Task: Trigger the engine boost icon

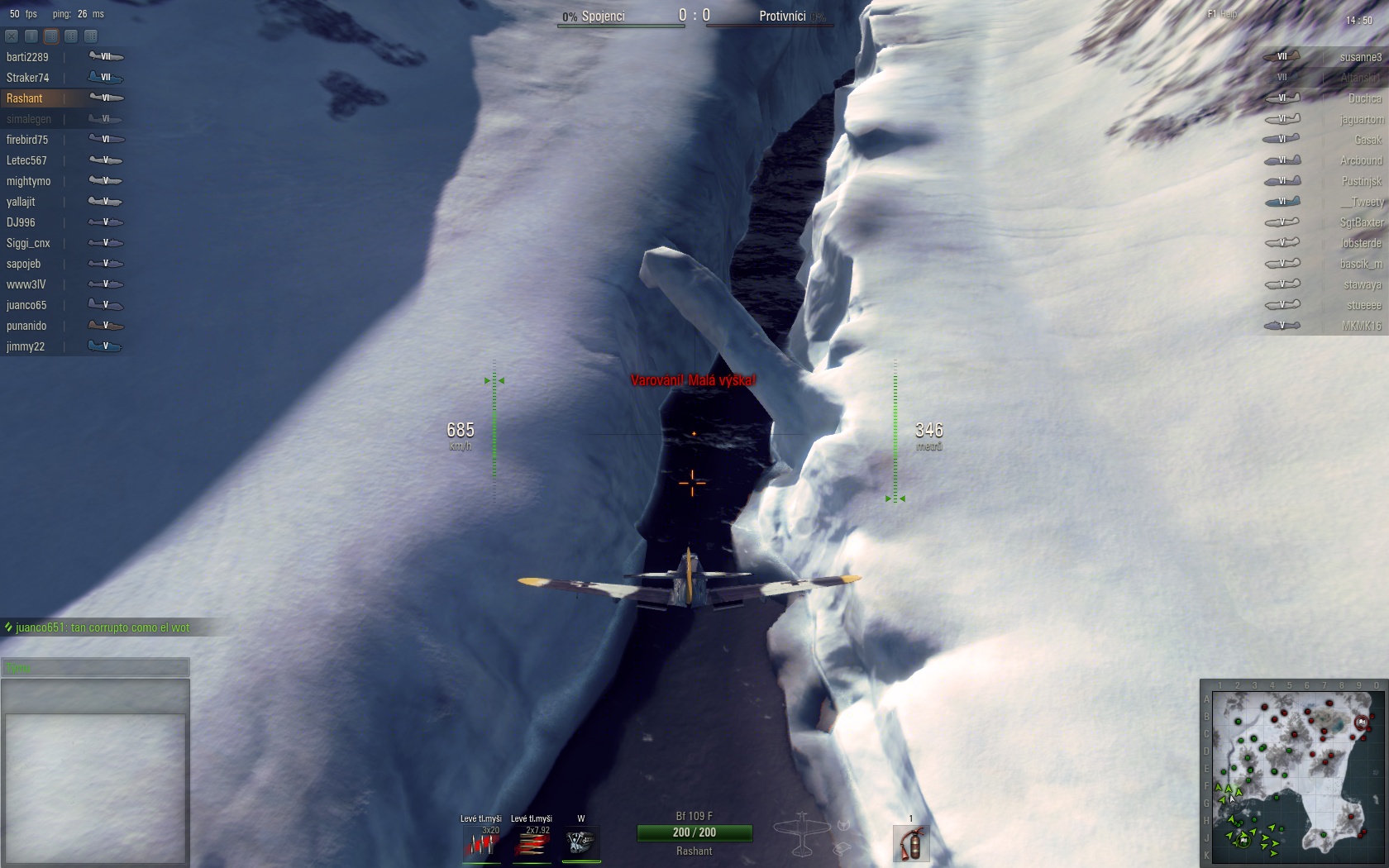Action: point(581,843)
